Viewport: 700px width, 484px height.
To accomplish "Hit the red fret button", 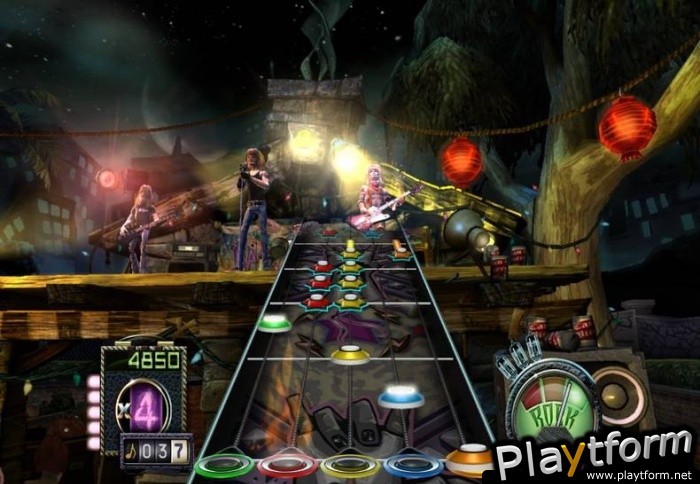I will pos(288,466).
